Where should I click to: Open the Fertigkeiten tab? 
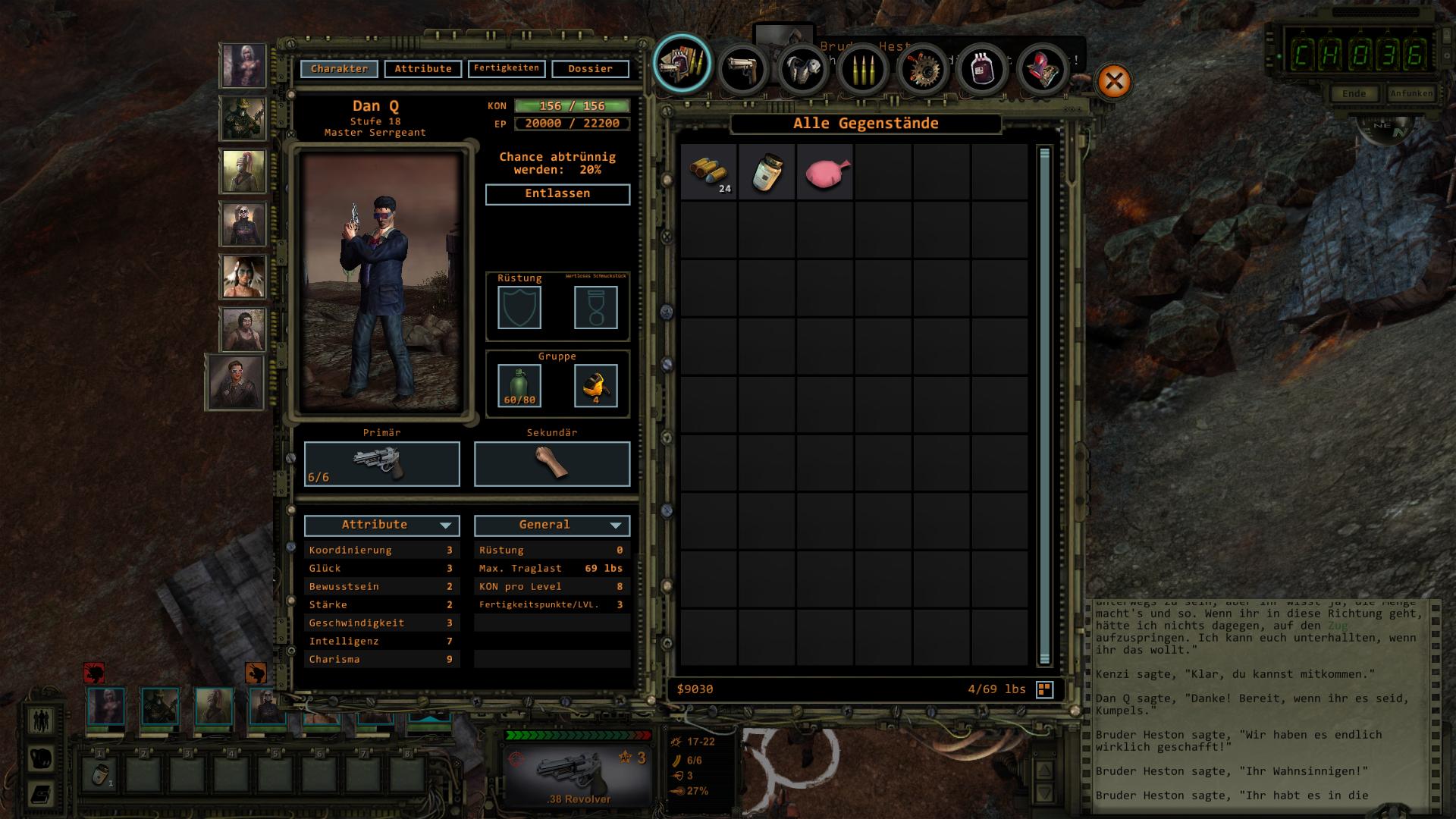pyautogui.click(x=506, y=69)
